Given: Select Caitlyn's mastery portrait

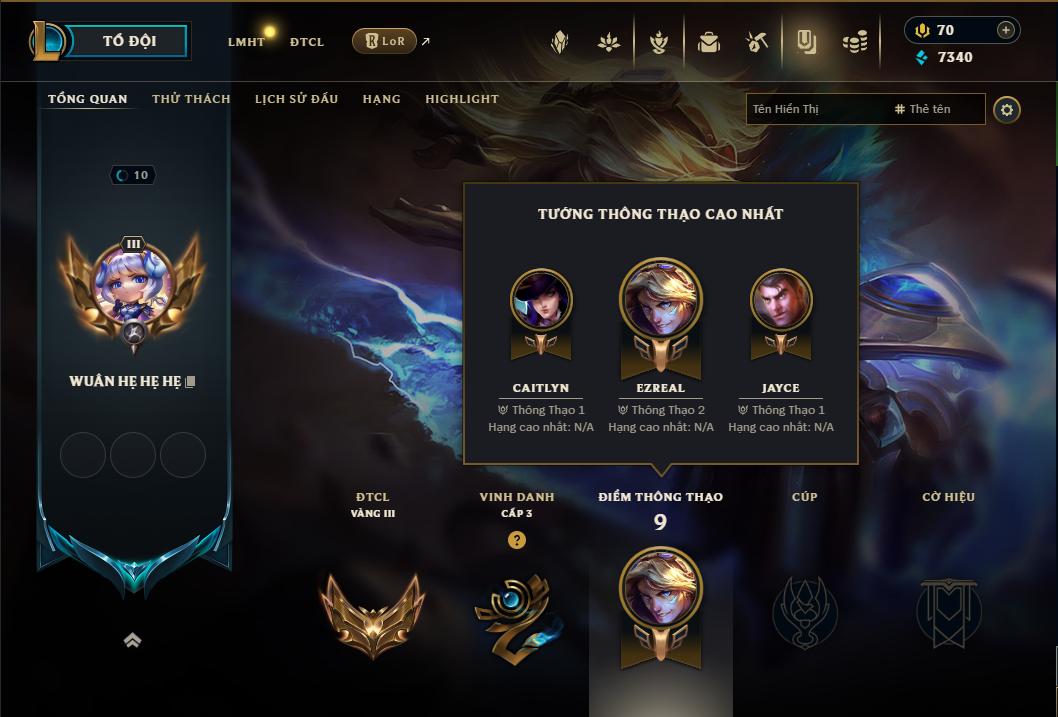Looking at the screenshot, I should (541, 300).
